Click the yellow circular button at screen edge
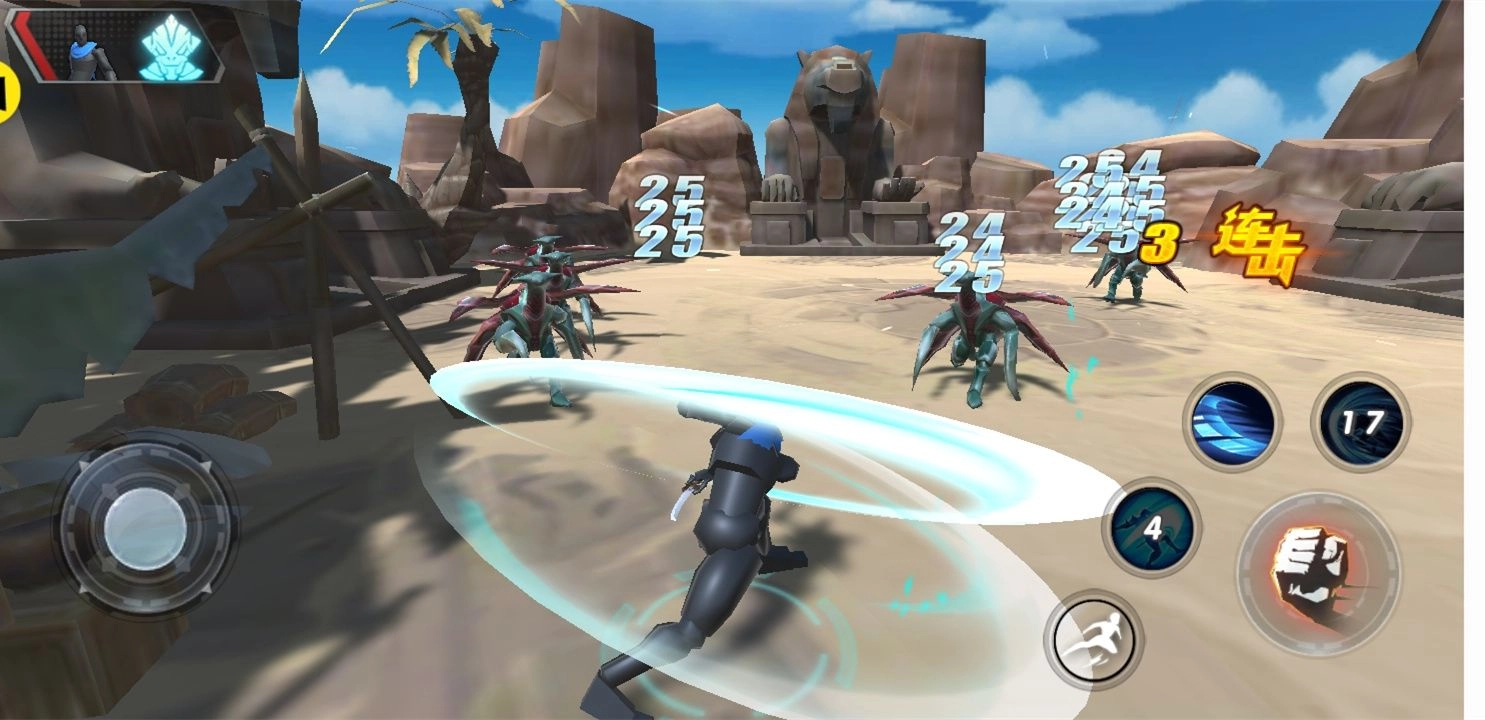This screenshot has height=720, width=1485. 8,92
